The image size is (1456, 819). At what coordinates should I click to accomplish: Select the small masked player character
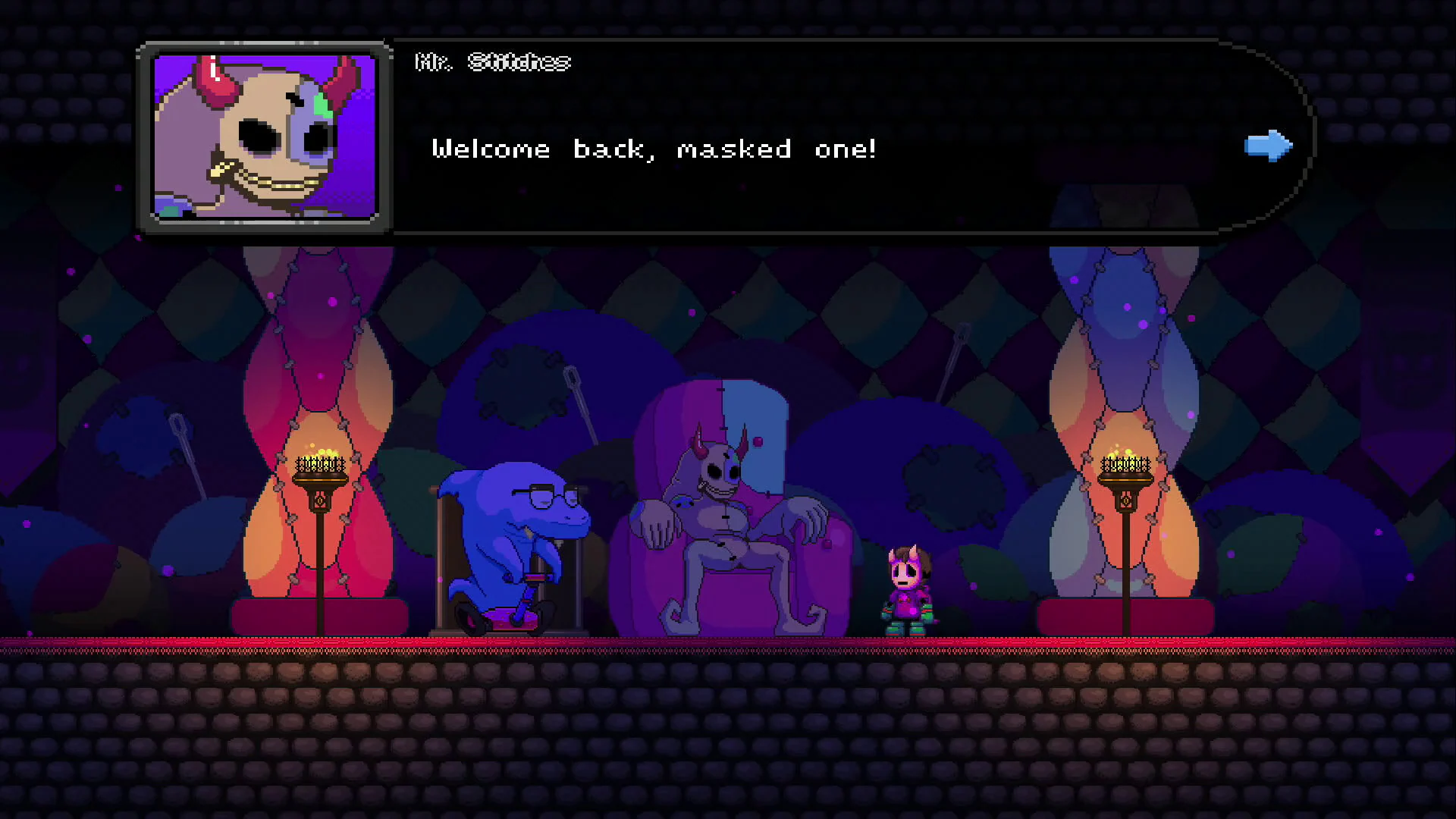click(x=908, y=588)
